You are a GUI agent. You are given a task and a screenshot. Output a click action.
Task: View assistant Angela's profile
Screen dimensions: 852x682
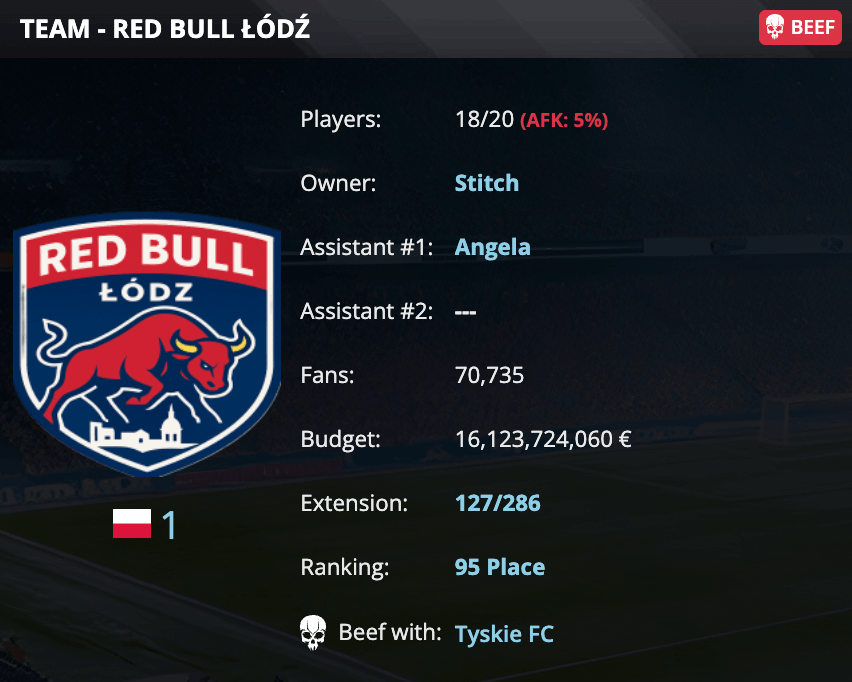click(492, 247)
